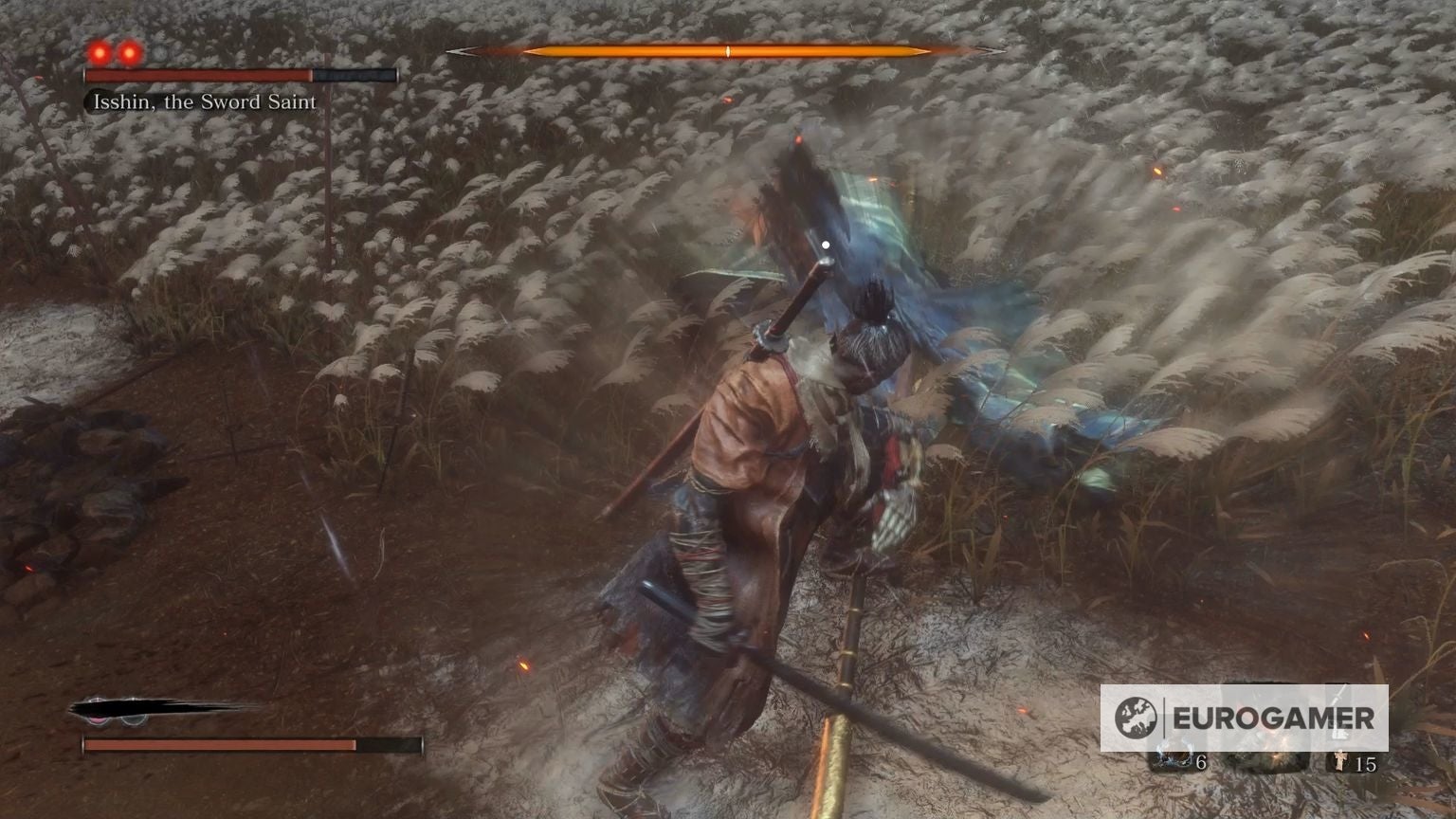Select the Isshin, the Sword Saint nameplate
This screenshot has width=1456, height=819.
(204, 101)
